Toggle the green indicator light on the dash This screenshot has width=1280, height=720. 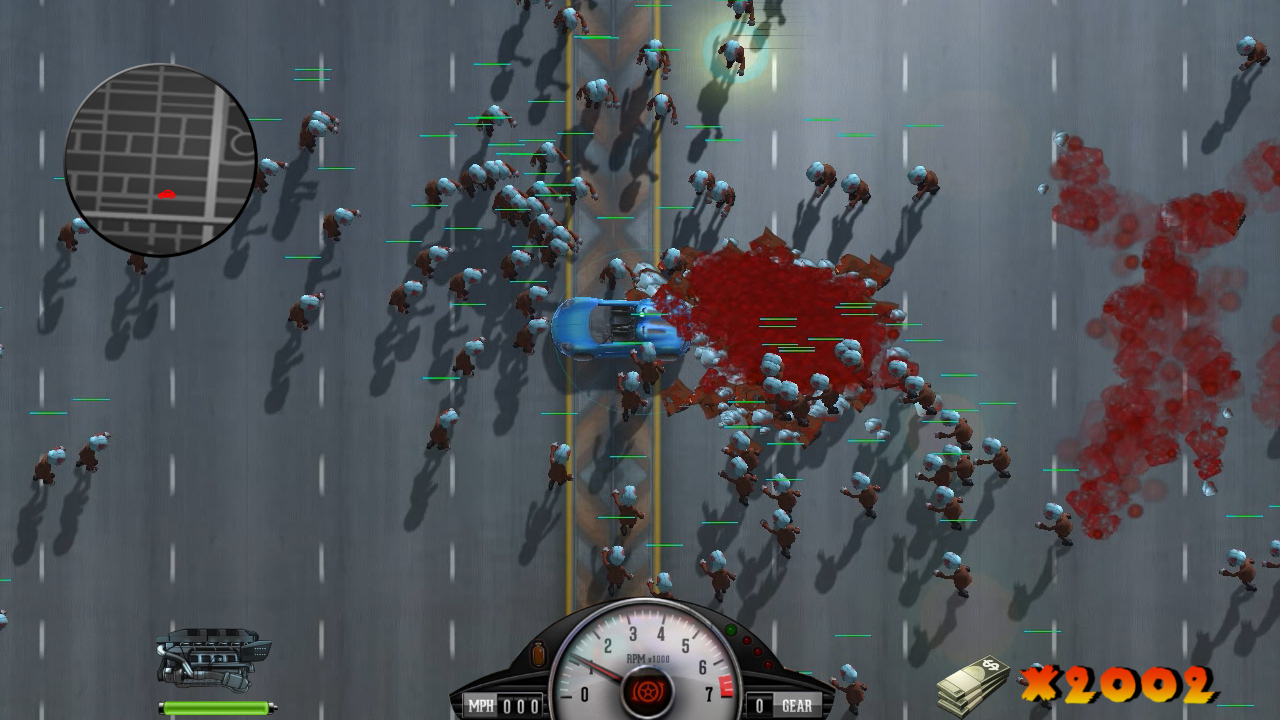(731, 628)
